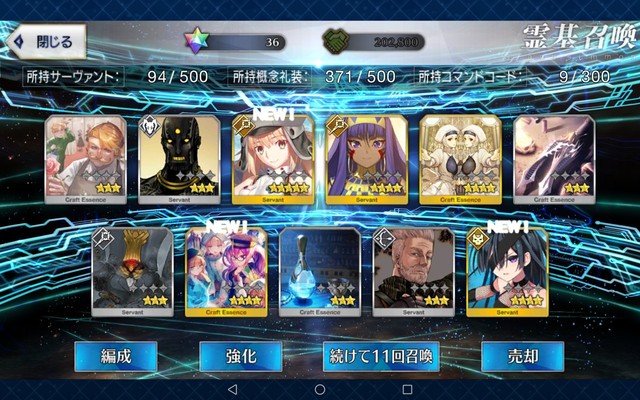Summon again with 続けて11回召喚

(x=380, y=356)
